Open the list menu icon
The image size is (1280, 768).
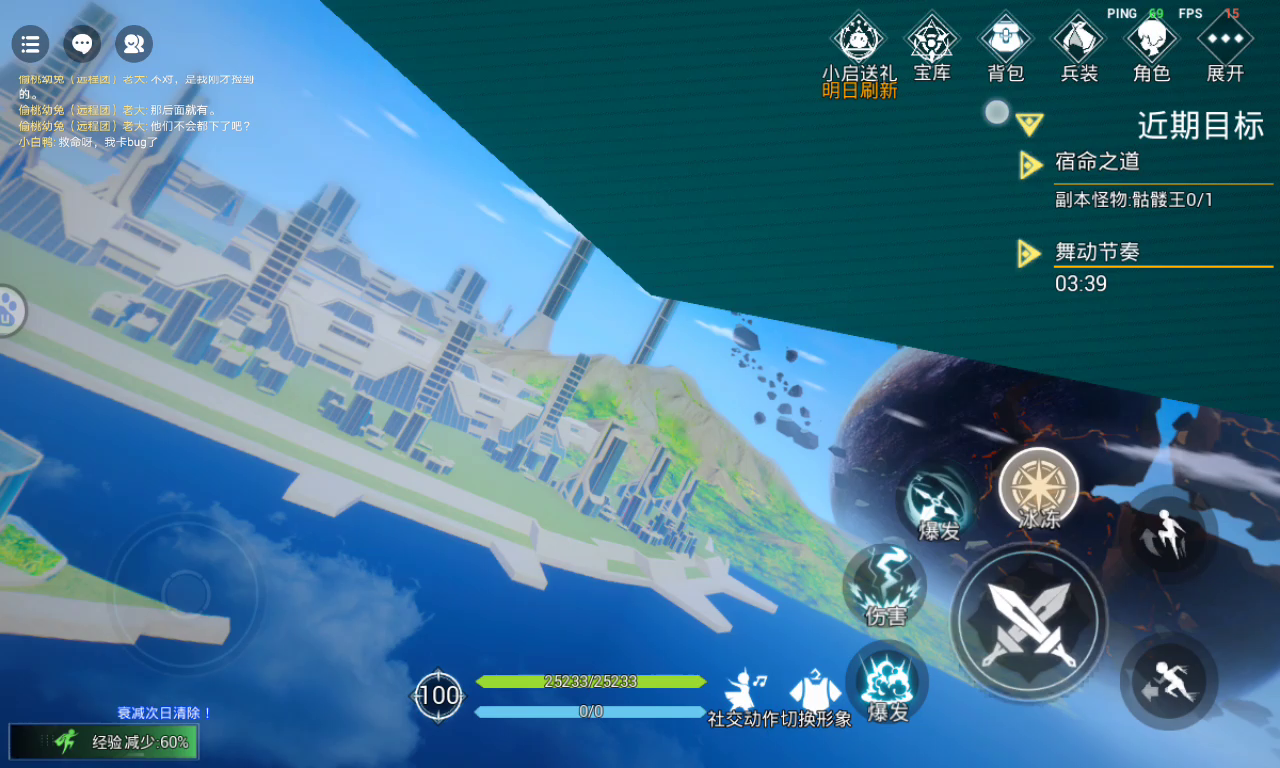(30, 44)
